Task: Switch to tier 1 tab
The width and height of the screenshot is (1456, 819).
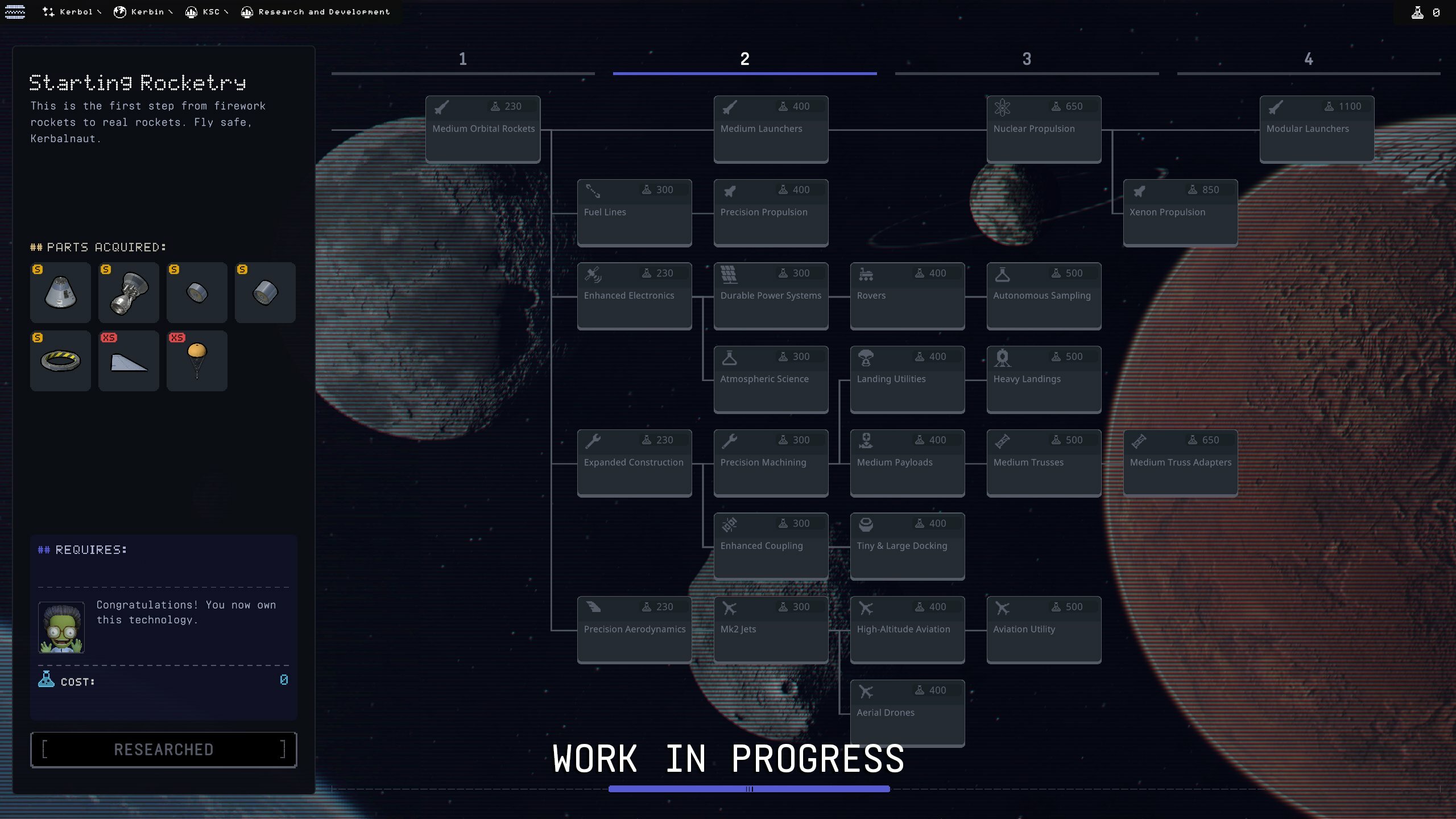Action: (x=463, y=60)
